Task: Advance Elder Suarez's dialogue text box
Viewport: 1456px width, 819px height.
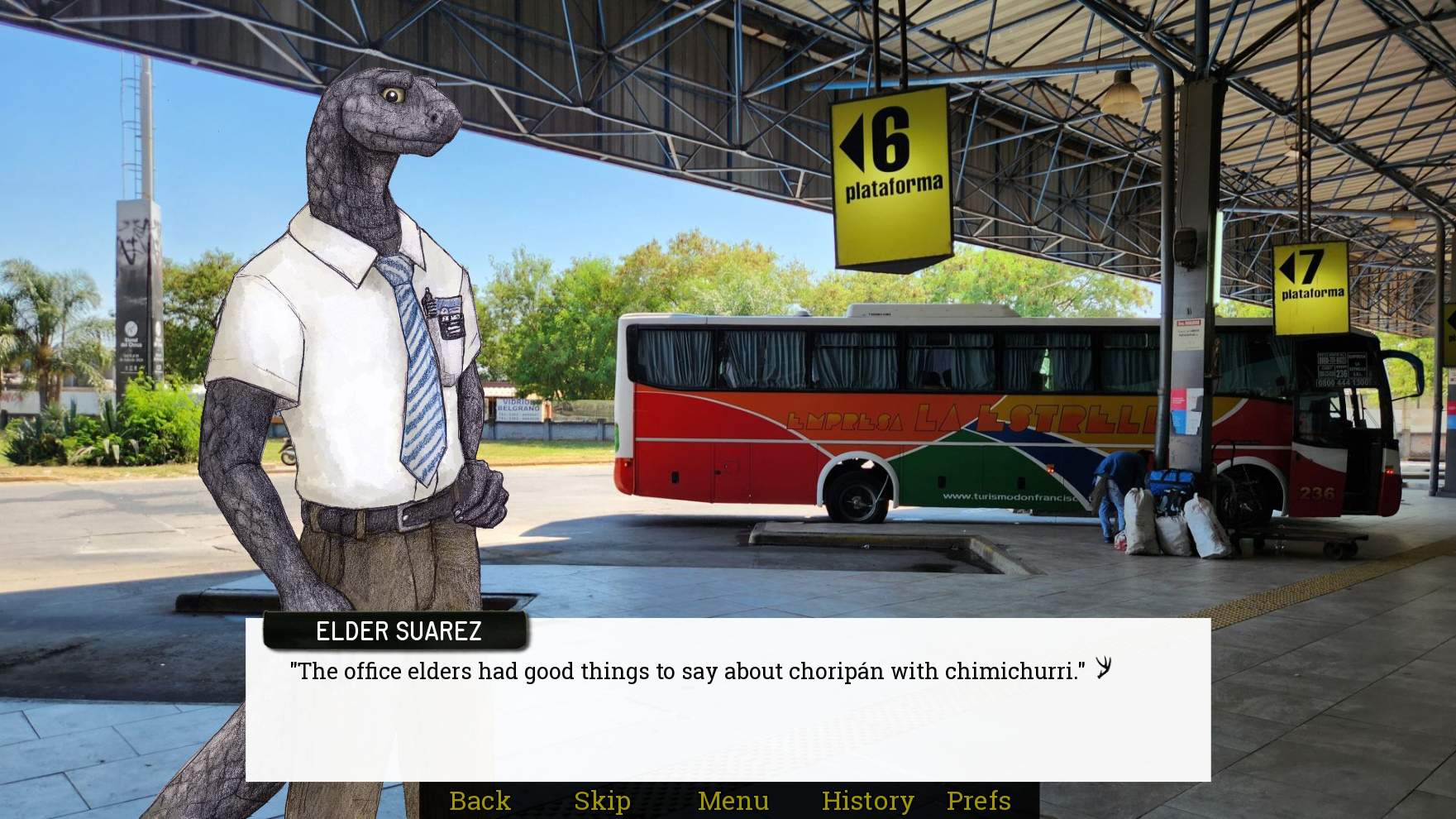Action: (728, 711)
